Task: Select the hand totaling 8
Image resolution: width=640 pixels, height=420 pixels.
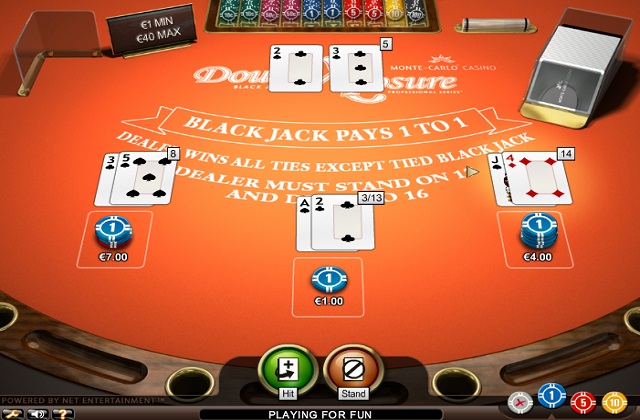Action: (138, 178)
